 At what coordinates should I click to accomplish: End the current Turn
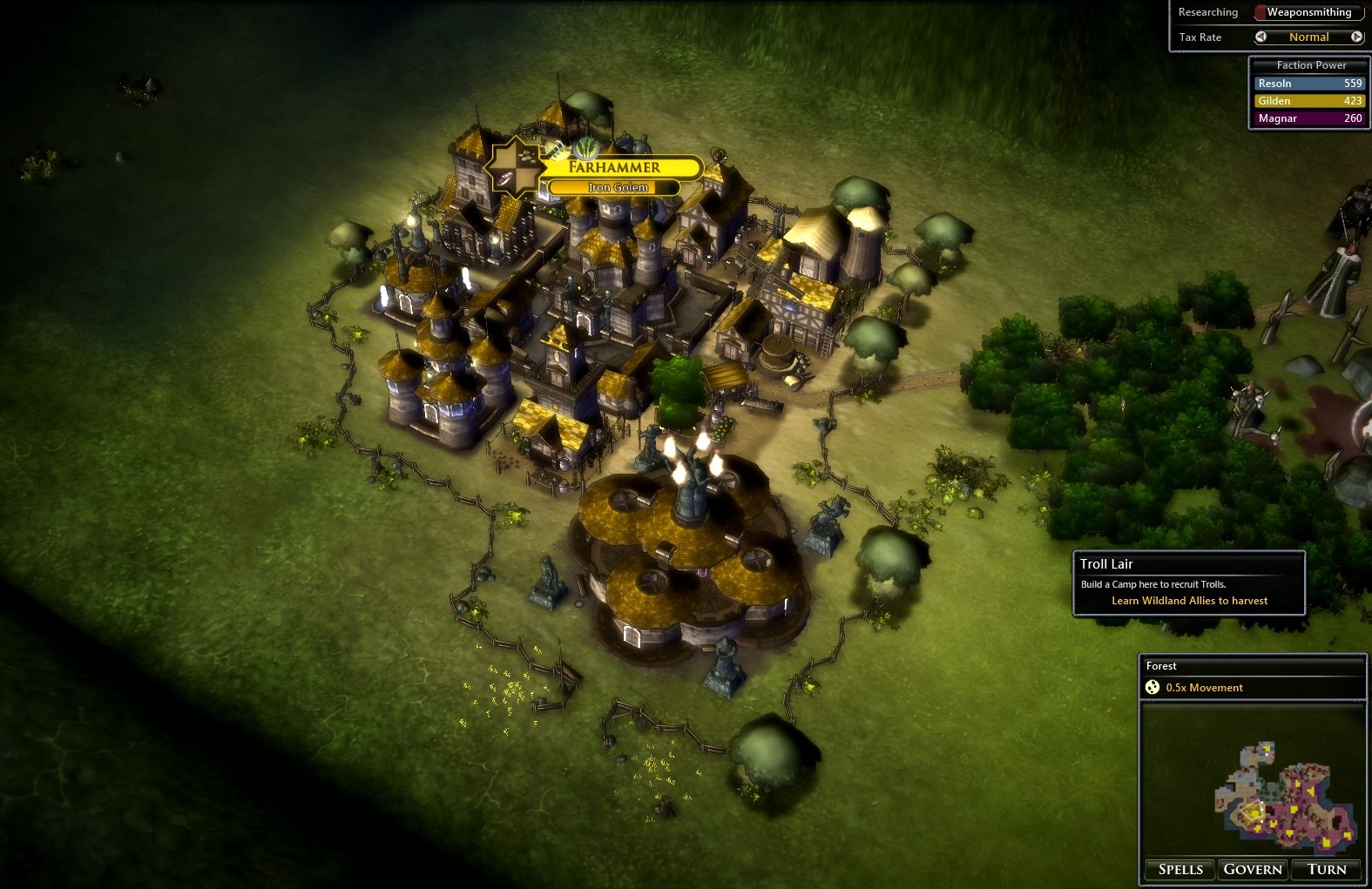(1327, 869)
